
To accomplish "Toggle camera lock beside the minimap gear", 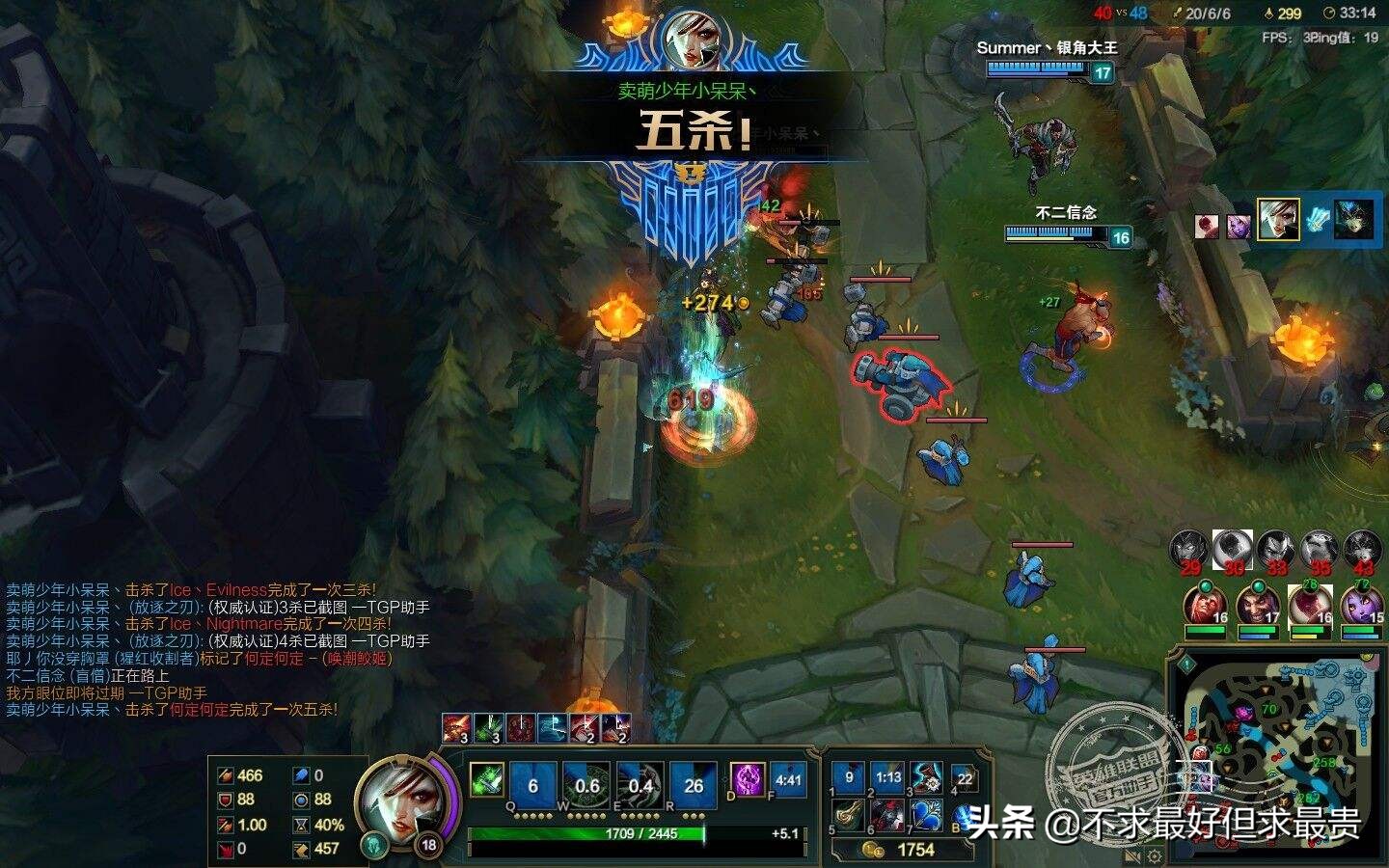I will click(x=1131, y=856).
